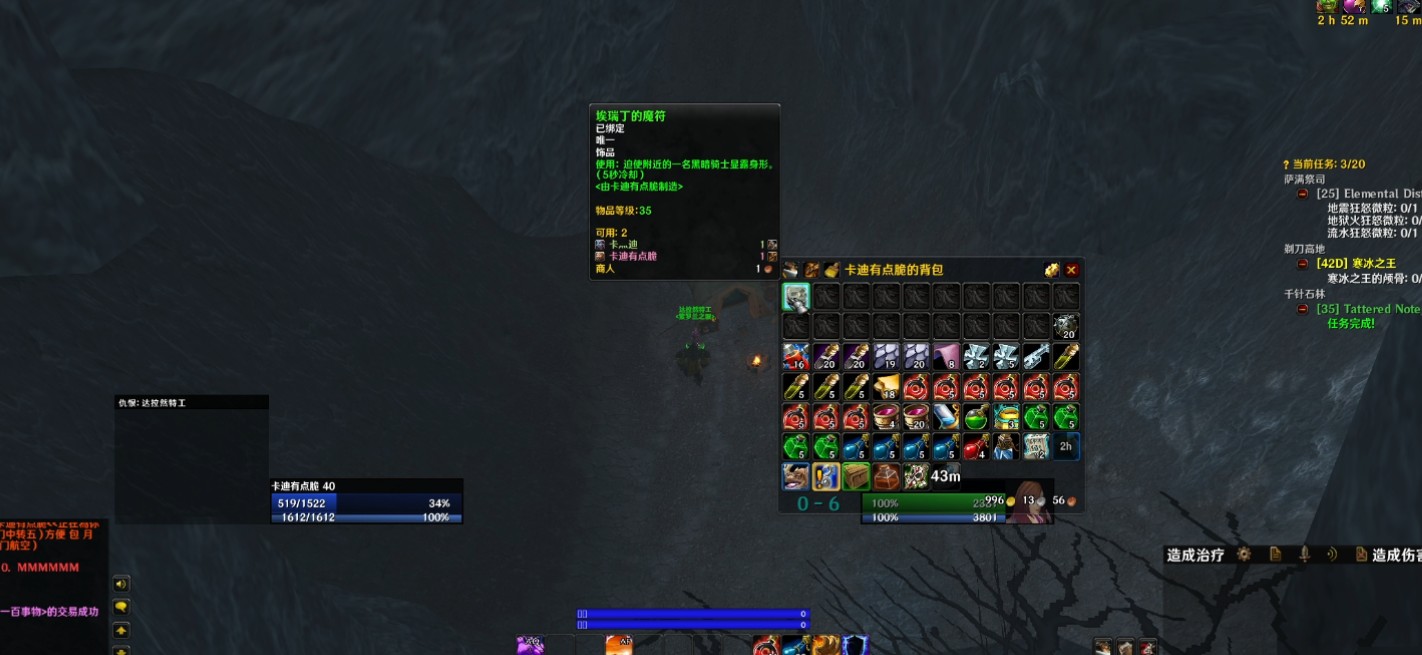
Task: Open the gear settings on damage meter
Action: click(x=1244, y=554)
